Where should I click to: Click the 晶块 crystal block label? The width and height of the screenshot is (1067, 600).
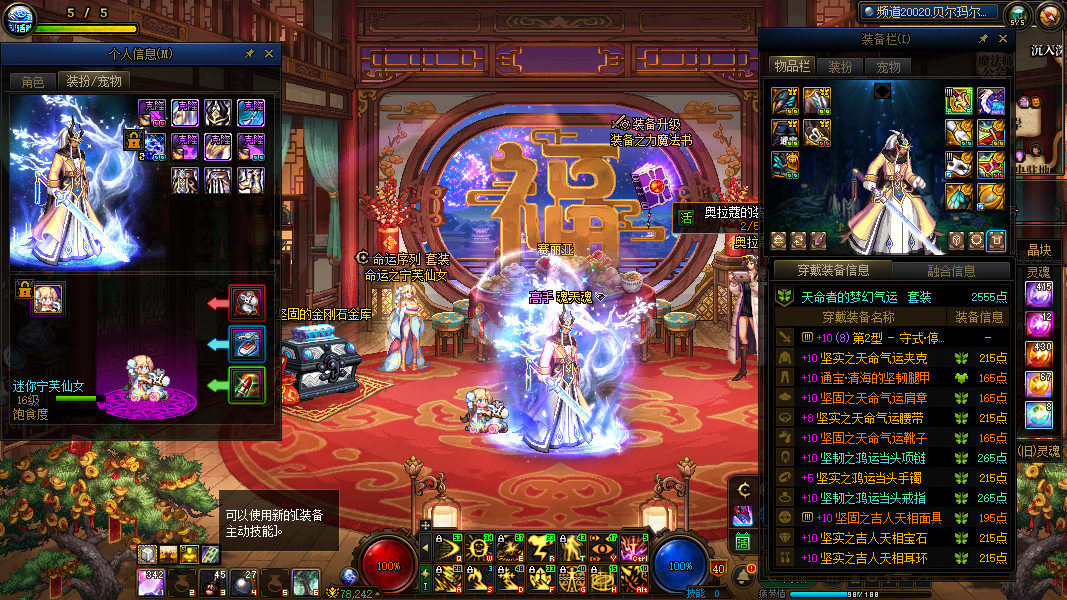[1039, 249]
